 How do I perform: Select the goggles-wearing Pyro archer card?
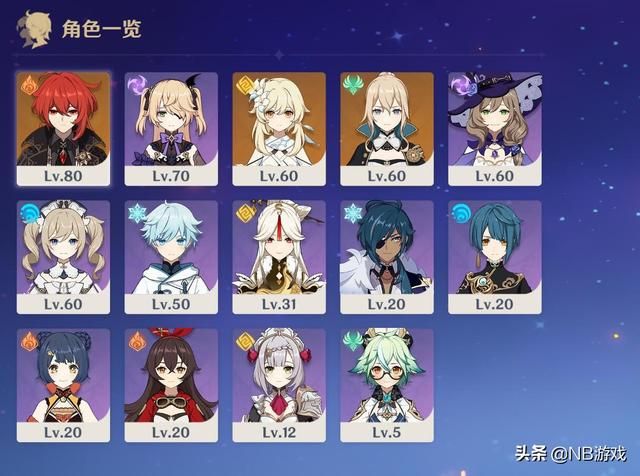coord(171,385)
